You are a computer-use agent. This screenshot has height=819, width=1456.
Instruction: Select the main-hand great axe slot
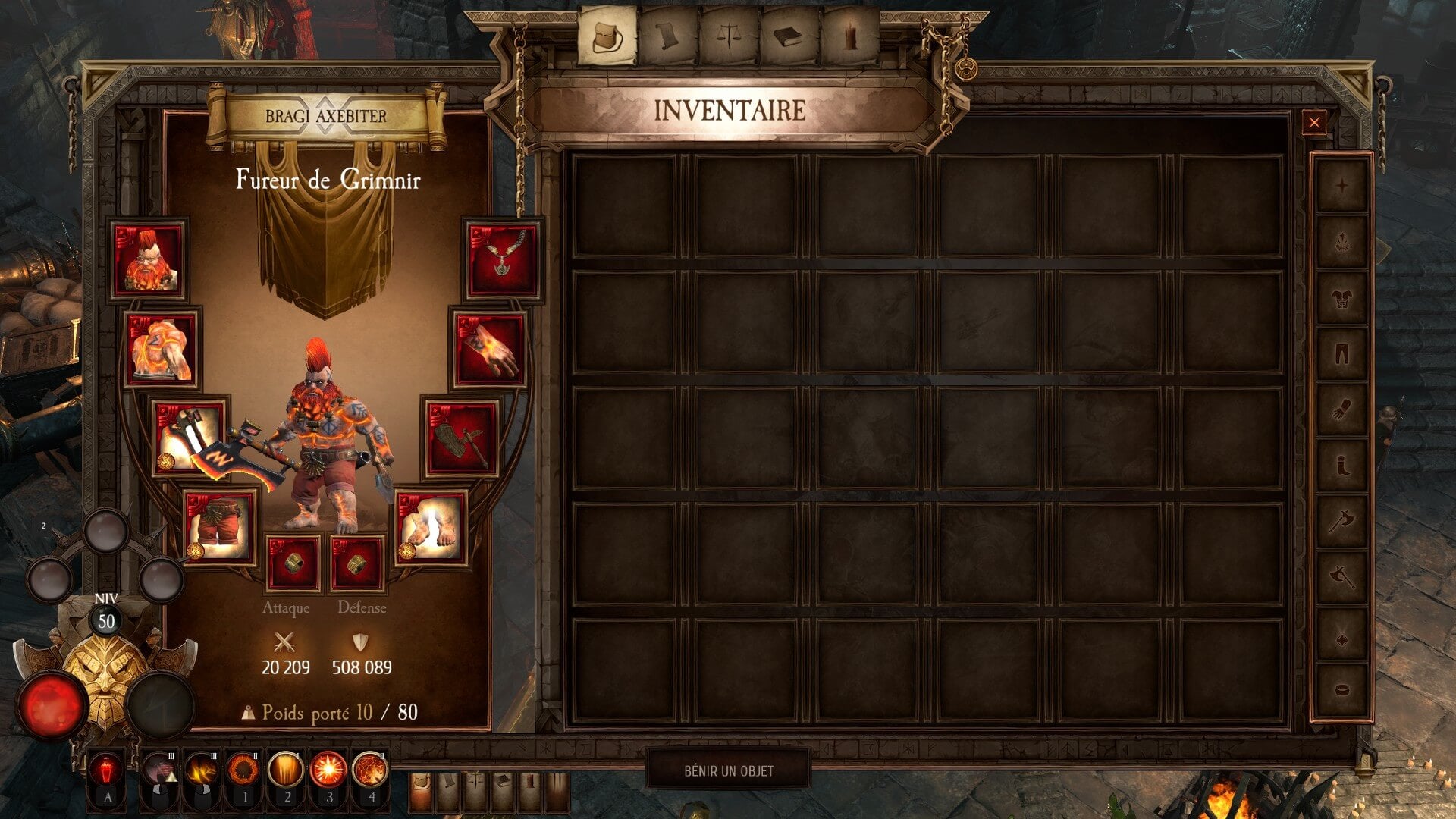tap(190, 438)
